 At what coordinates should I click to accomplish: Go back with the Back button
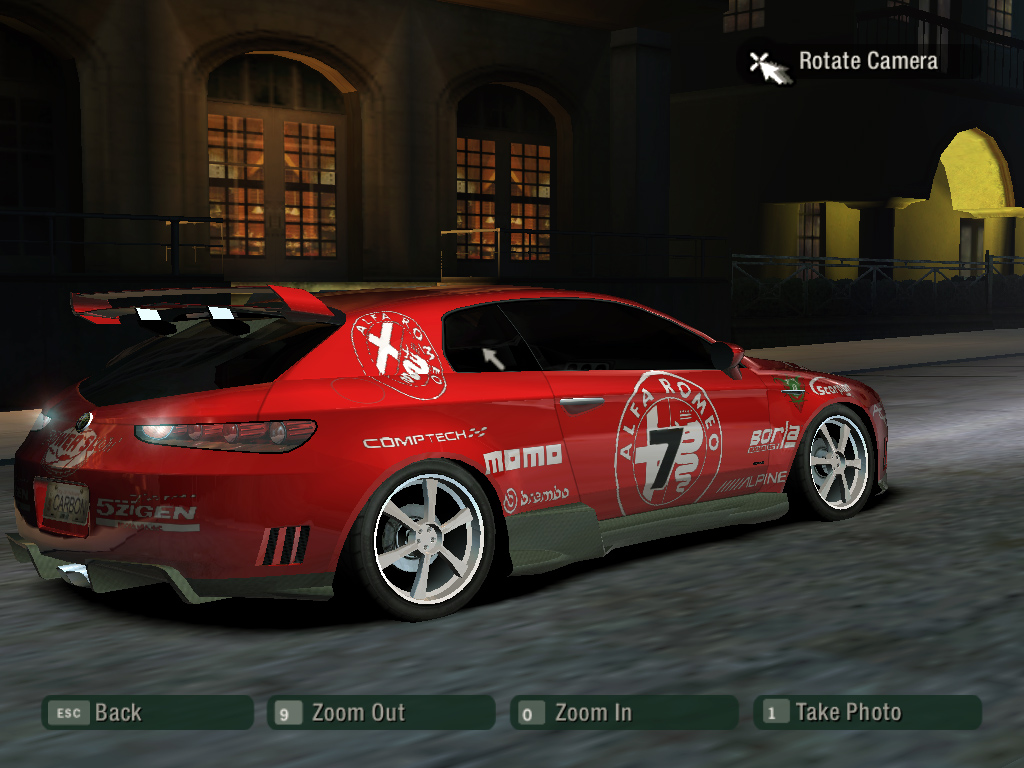point(146,713)
